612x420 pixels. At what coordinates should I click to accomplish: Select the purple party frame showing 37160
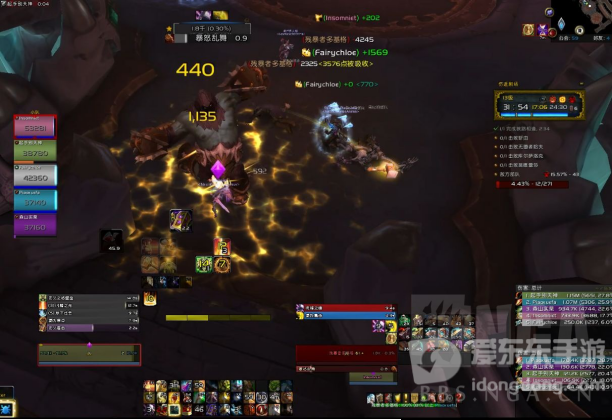pyautogui.click(x=34, y=225)
